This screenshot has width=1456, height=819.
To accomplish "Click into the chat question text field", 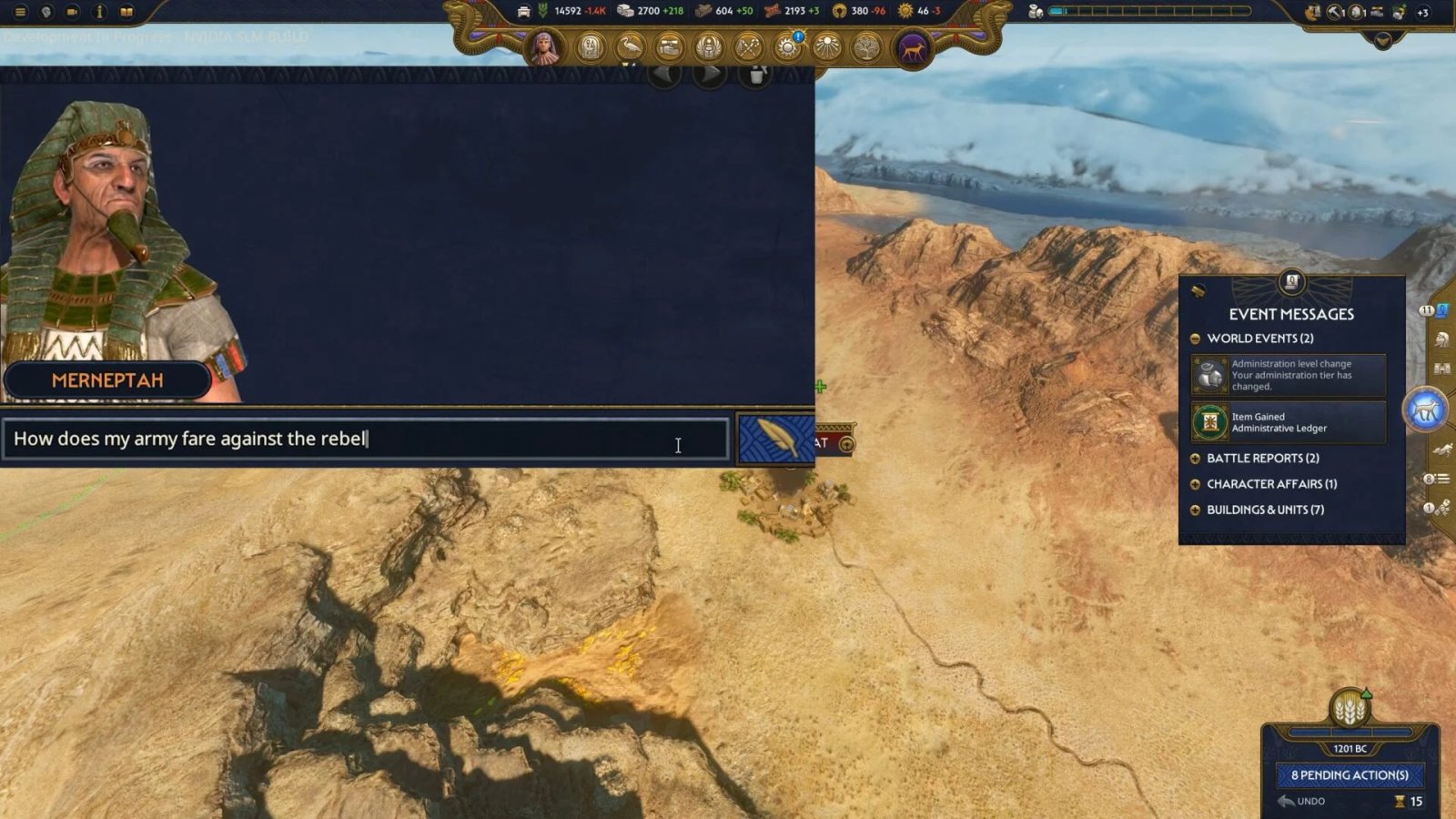I will pos(364,439).
